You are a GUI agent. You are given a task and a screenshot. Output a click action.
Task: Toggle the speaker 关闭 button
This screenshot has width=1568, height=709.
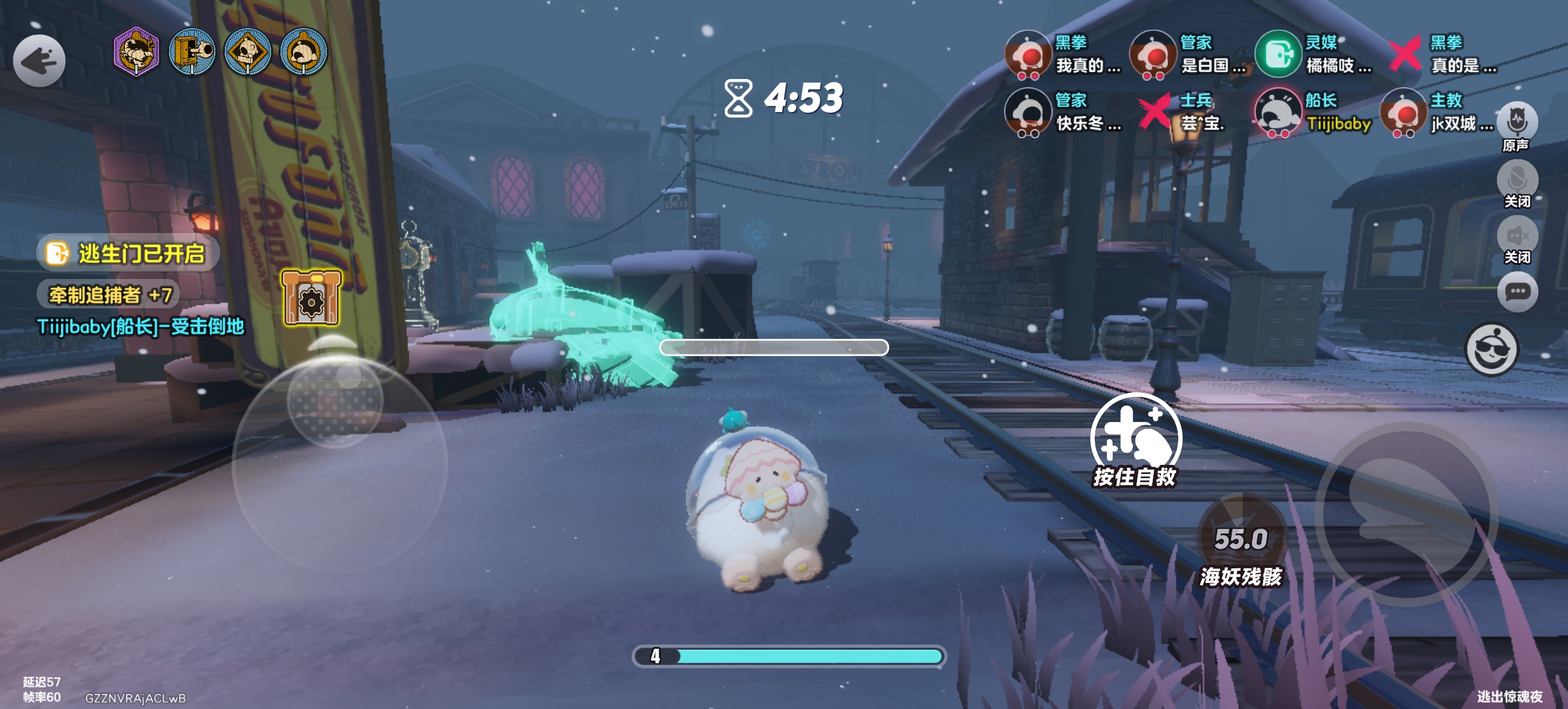coord(1517,236)
